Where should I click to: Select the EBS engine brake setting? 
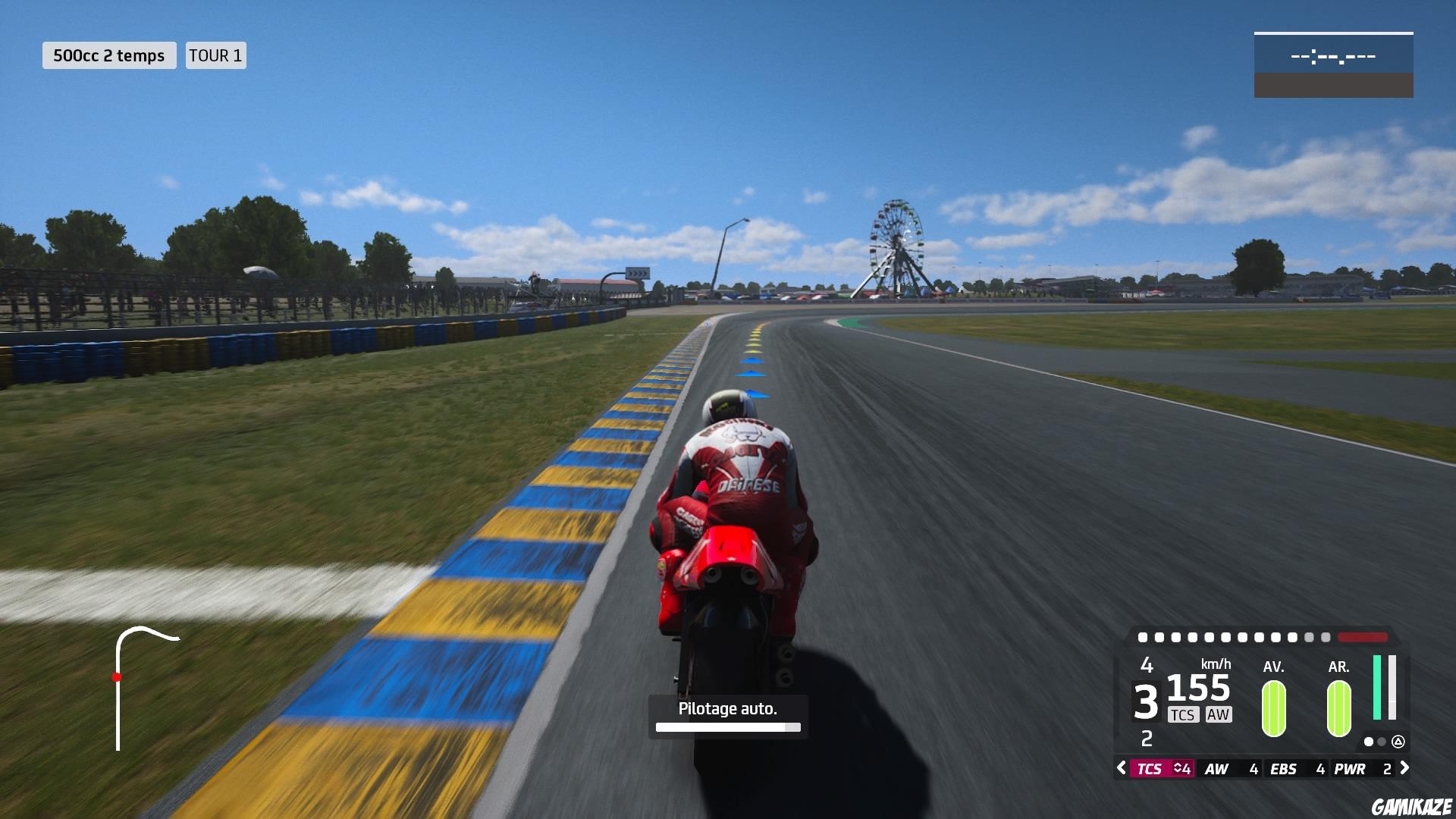(x=1283, y=768)
